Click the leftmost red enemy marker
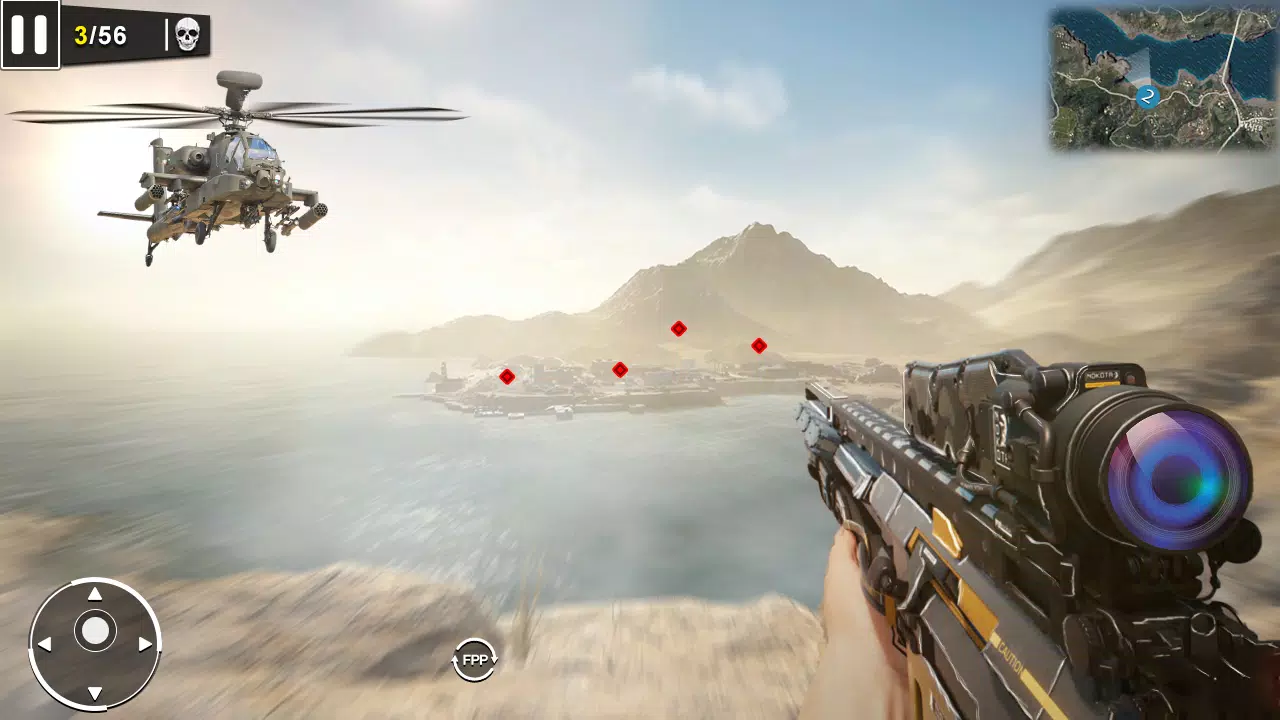 pos(507,377)
